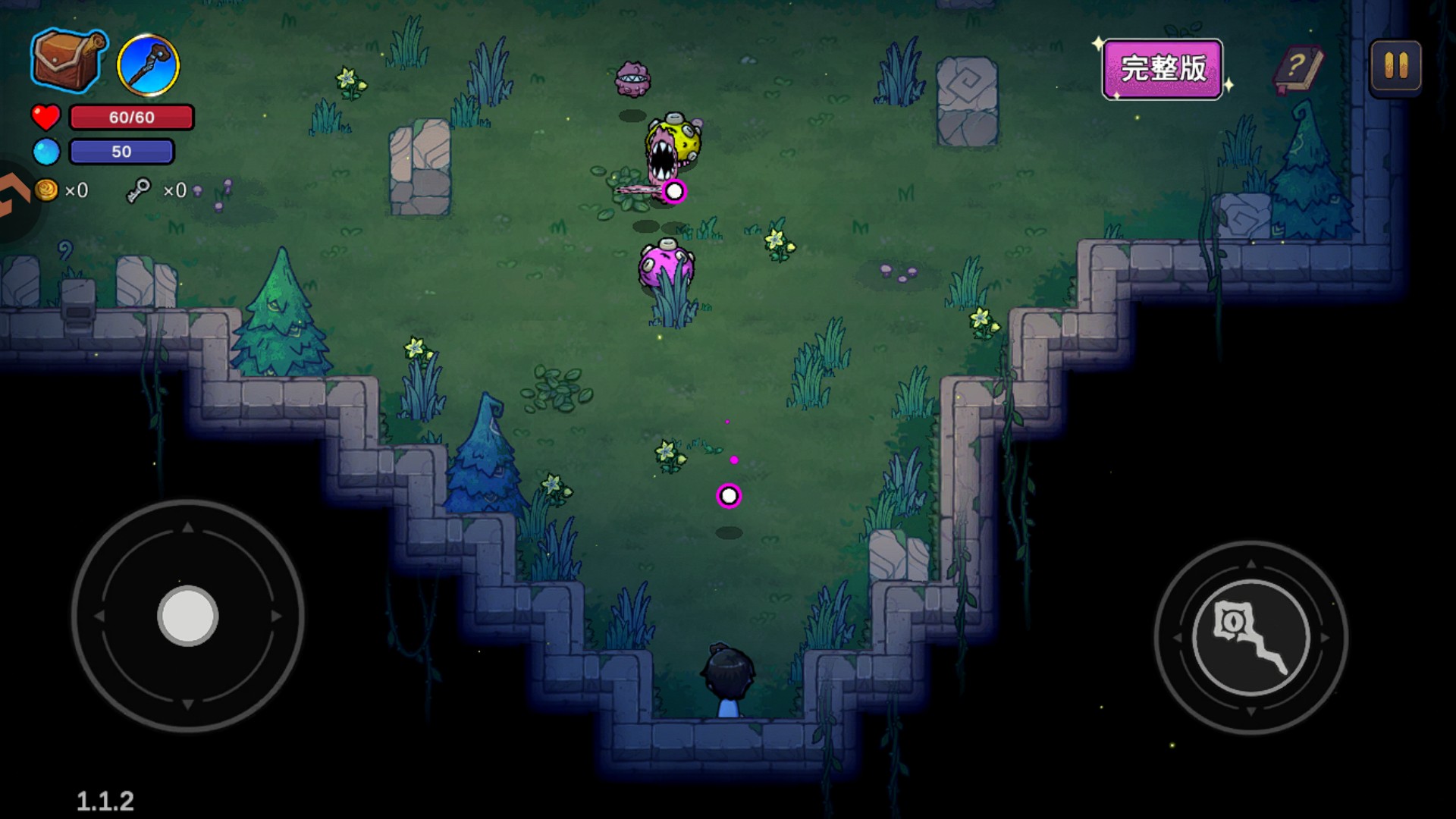The height and width of the screenshot is (819, 1456).
Task: Tap the pink 完整版 full version button
Action: 1163,69
